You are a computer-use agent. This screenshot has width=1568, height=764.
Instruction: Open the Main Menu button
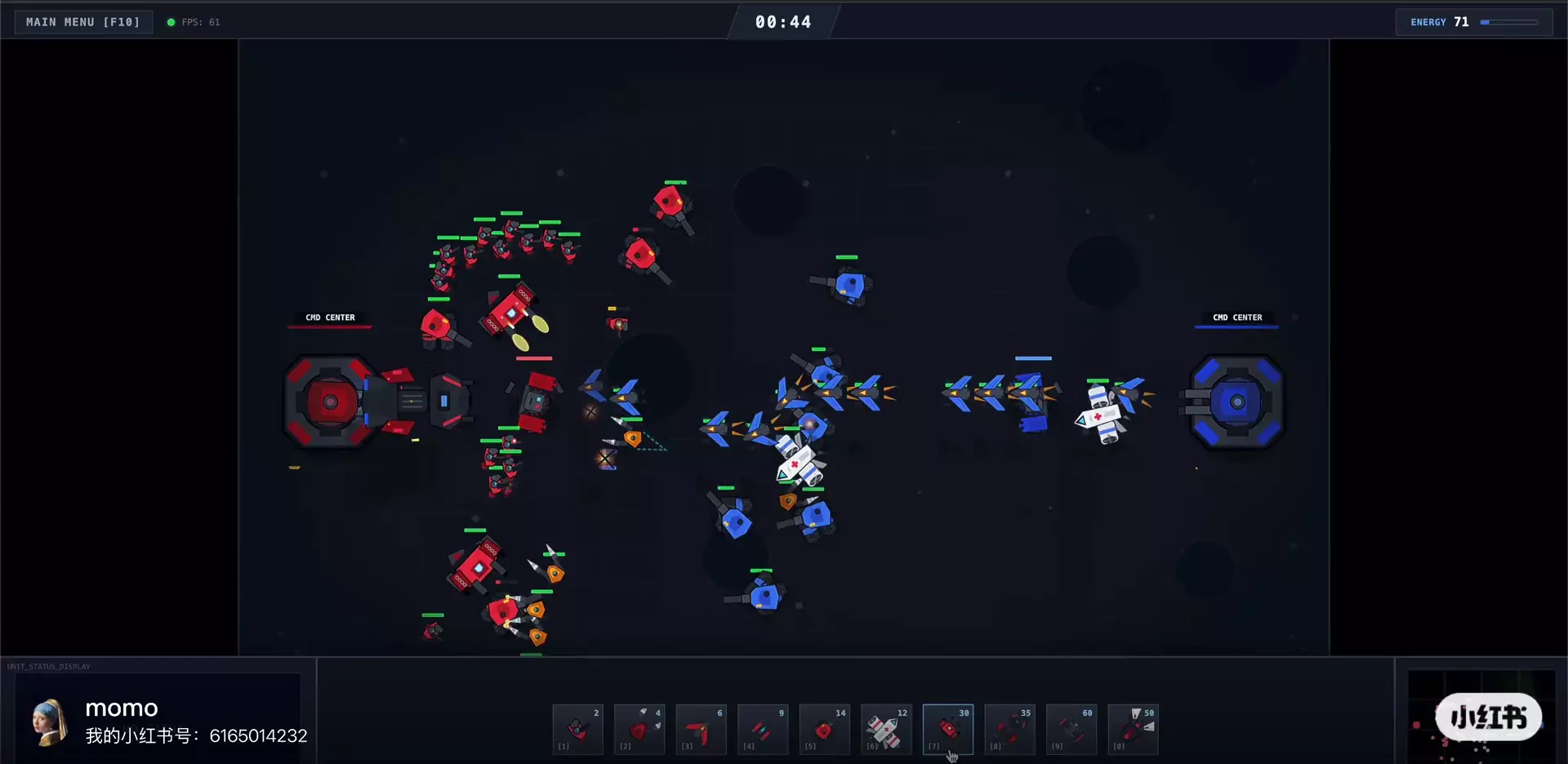pyautogui.click(x=82, y=22)
